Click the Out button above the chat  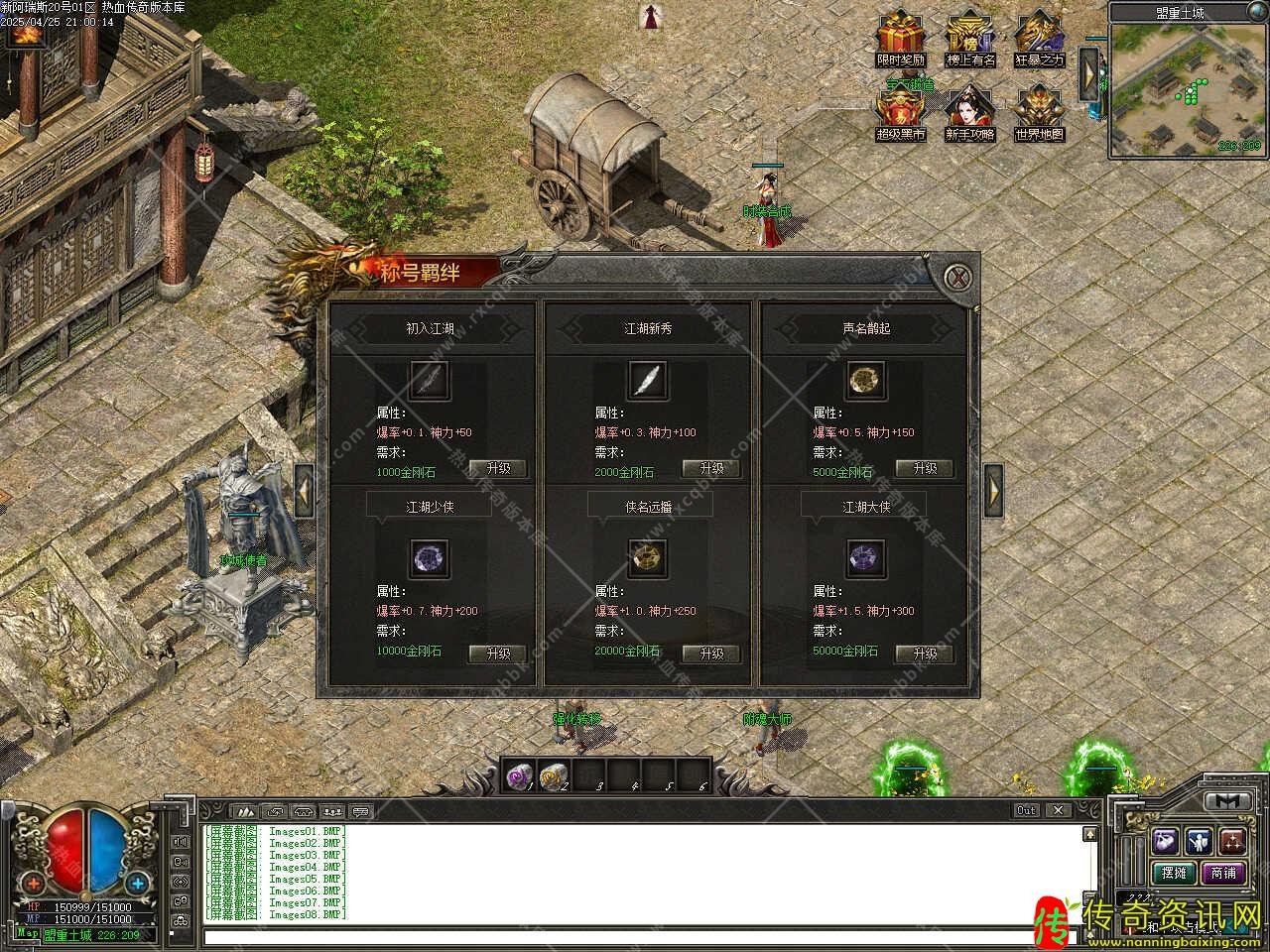1027,810
